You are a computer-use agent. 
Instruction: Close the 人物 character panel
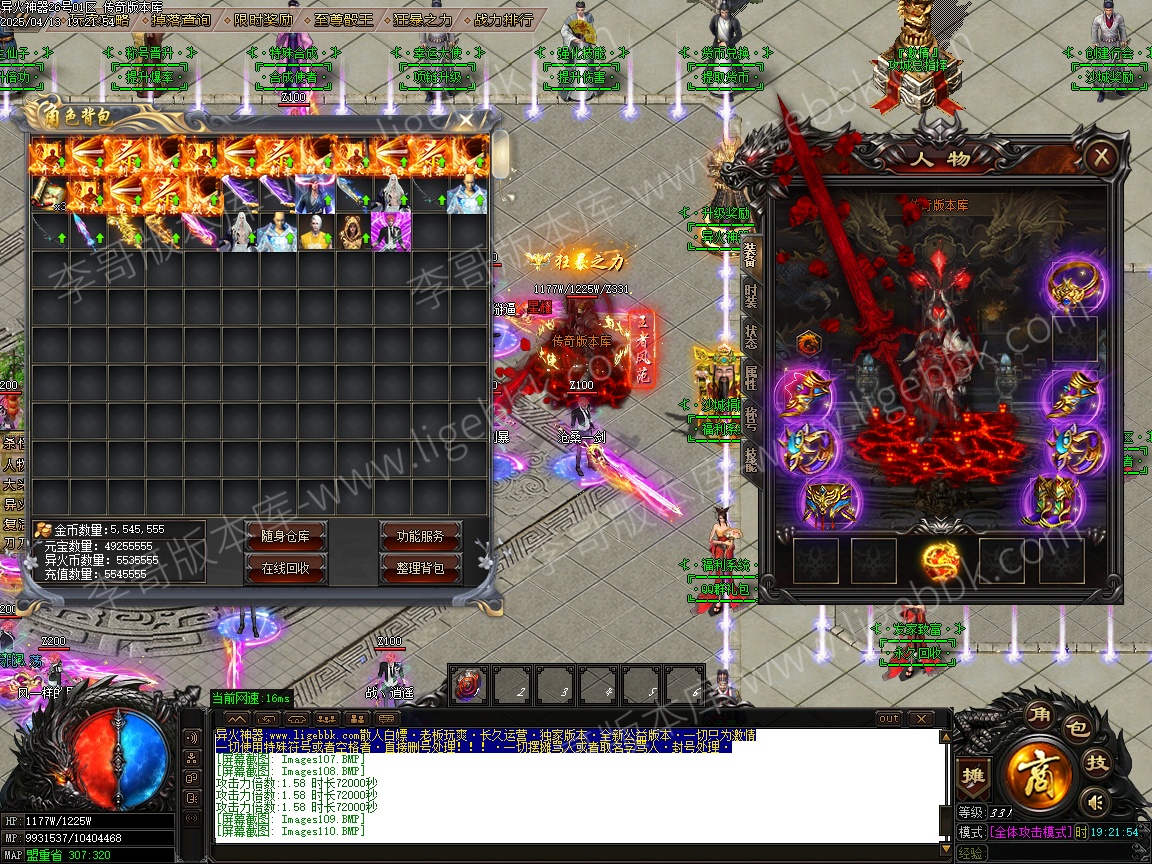pos(1100,157)
